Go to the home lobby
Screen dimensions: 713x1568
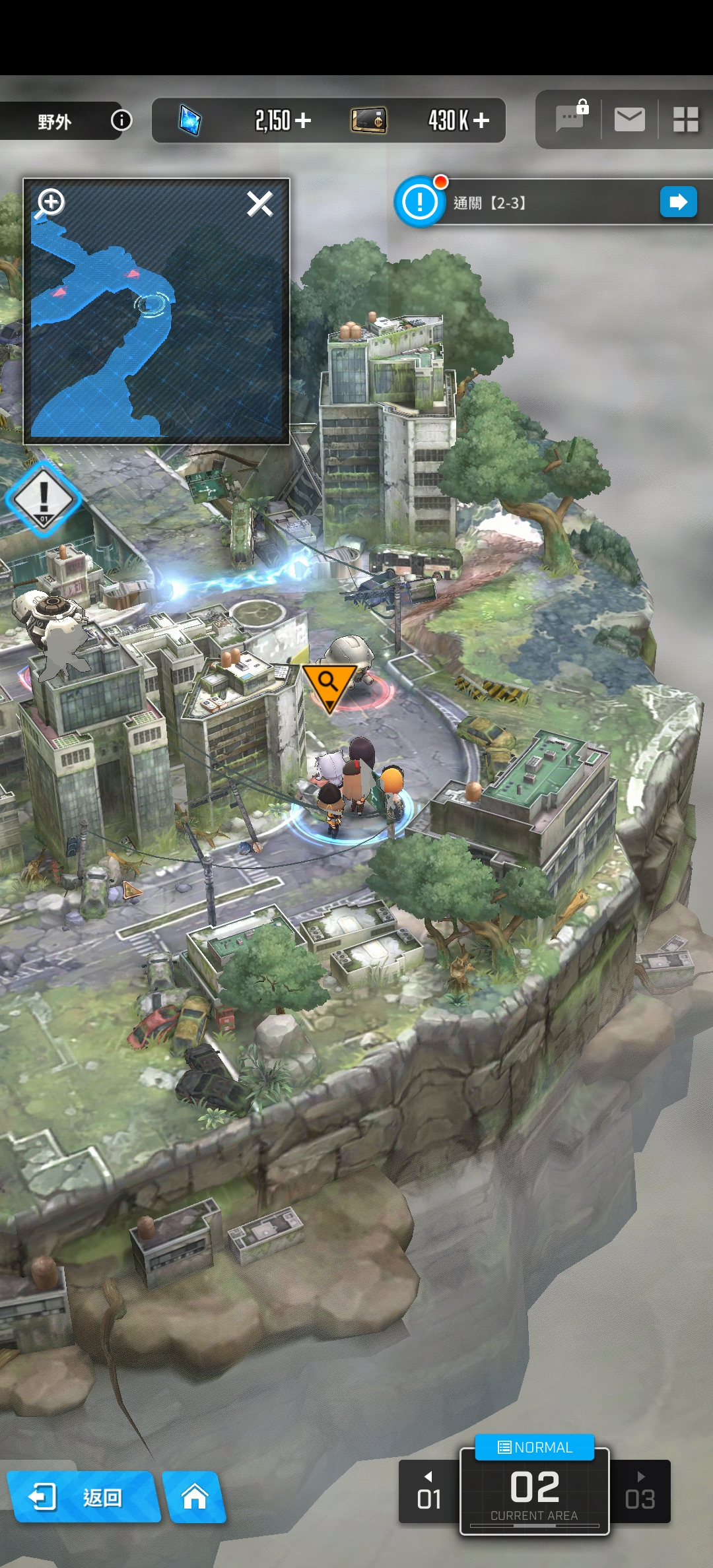click(195, 1497)
